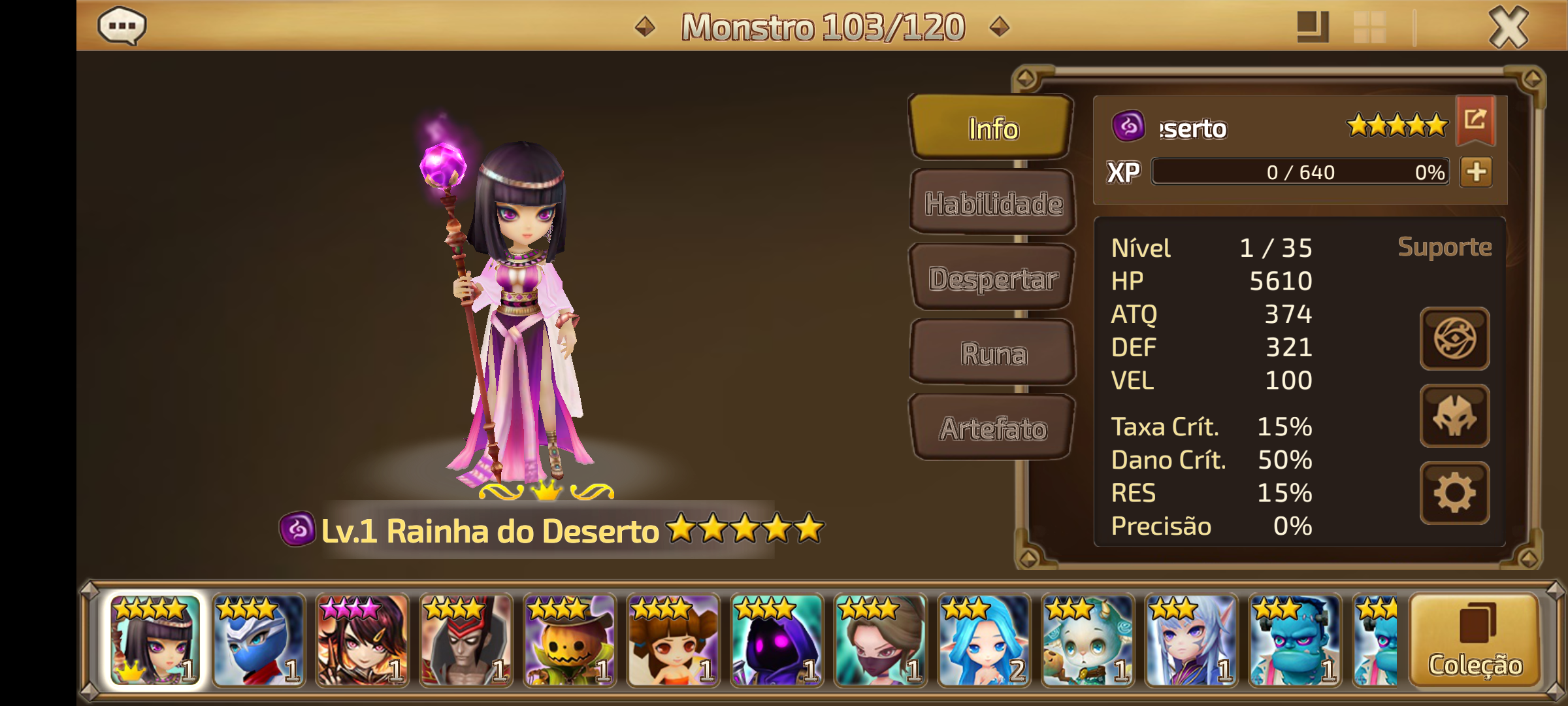Open the chat bubble

[122, 26]
